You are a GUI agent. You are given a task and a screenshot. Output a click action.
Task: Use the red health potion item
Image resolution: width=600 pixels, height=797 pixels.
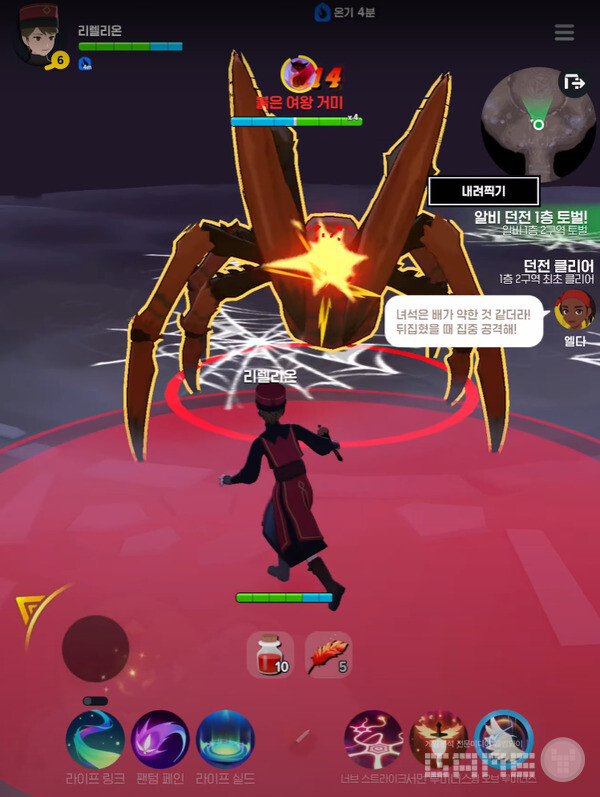pyautogui.click(x=270, y=655)
